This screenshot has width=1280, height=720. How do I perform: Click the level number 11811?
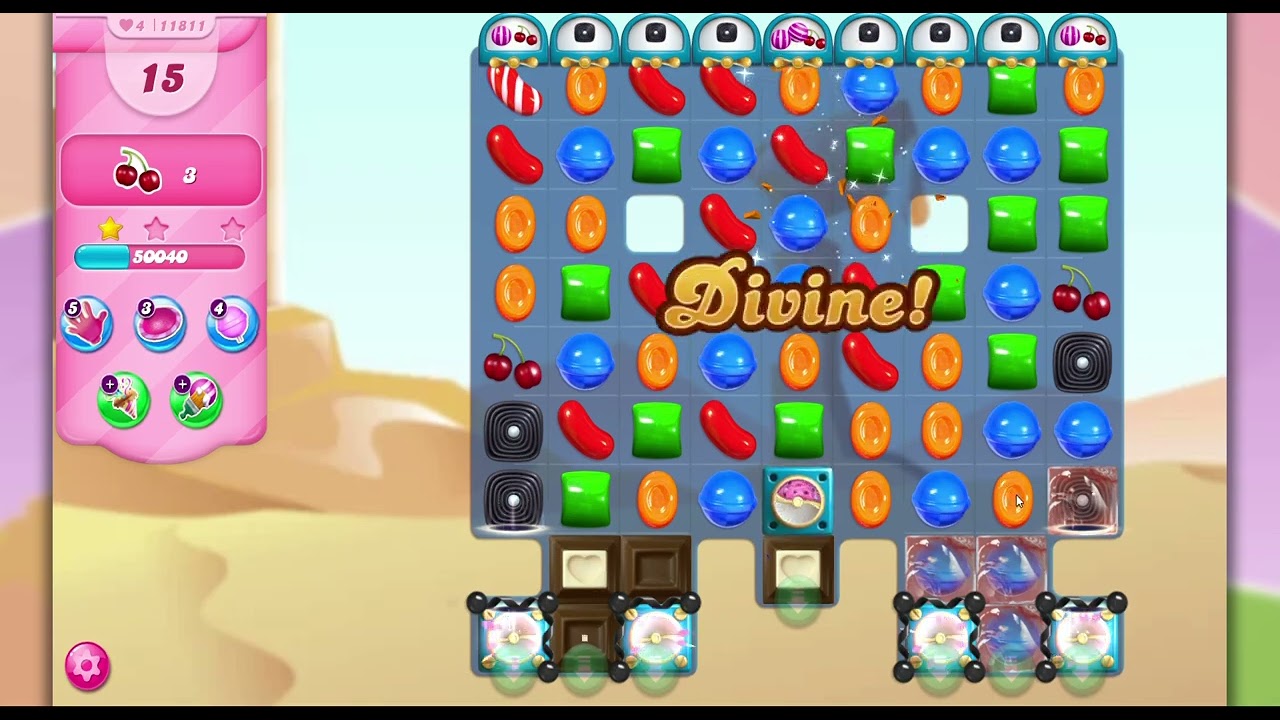tap(184, 27)
